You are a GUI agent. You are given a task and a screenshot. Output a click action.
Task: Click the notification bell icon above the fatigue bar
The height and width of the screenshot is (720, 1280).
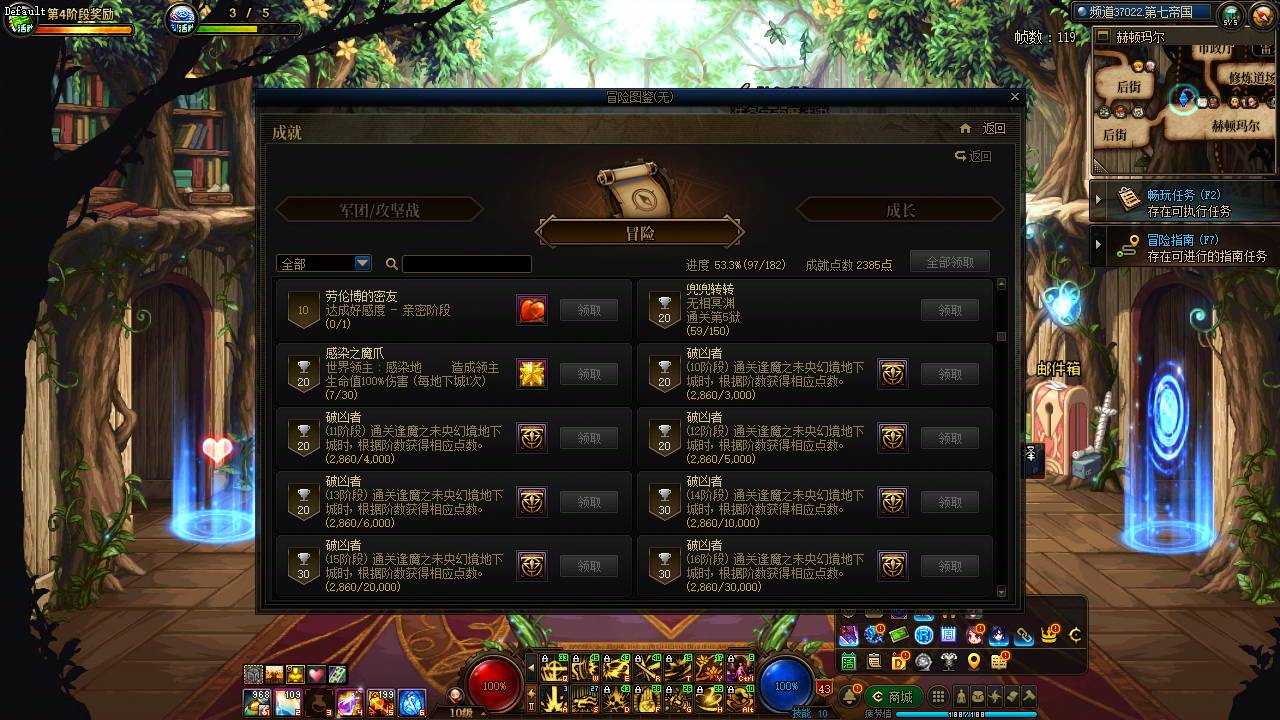pyautogui.click(x=850, y=695)
